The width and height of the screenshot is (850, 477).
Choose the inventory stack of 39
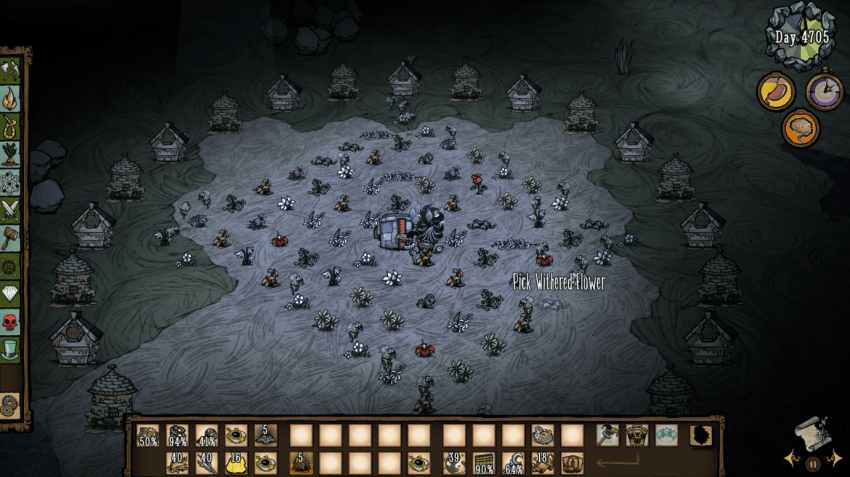455,463
